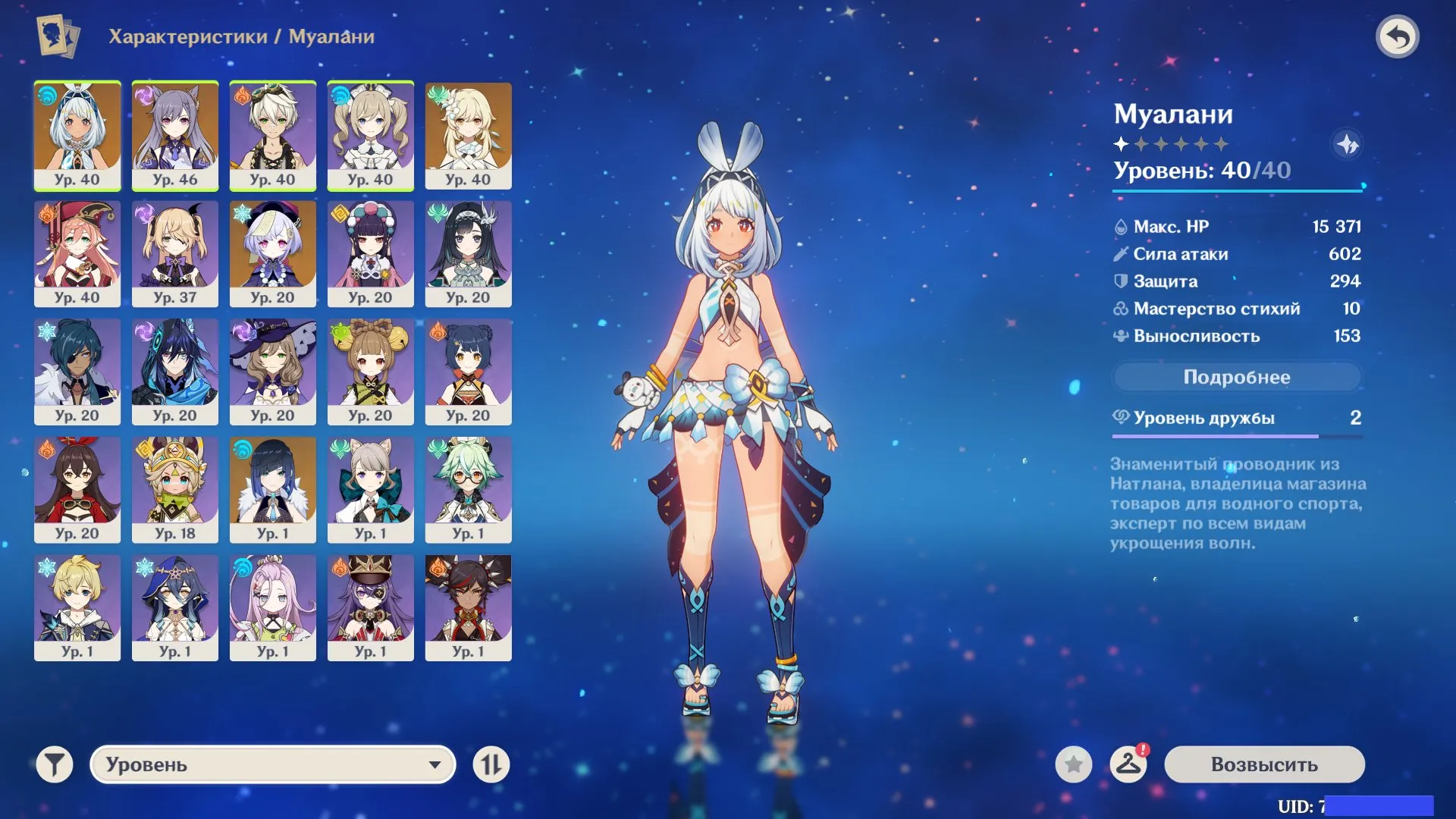Open the constellation star icon beside level
Image resolution: width=1456 pixels, height=819 pixels.
(1348, 144)
